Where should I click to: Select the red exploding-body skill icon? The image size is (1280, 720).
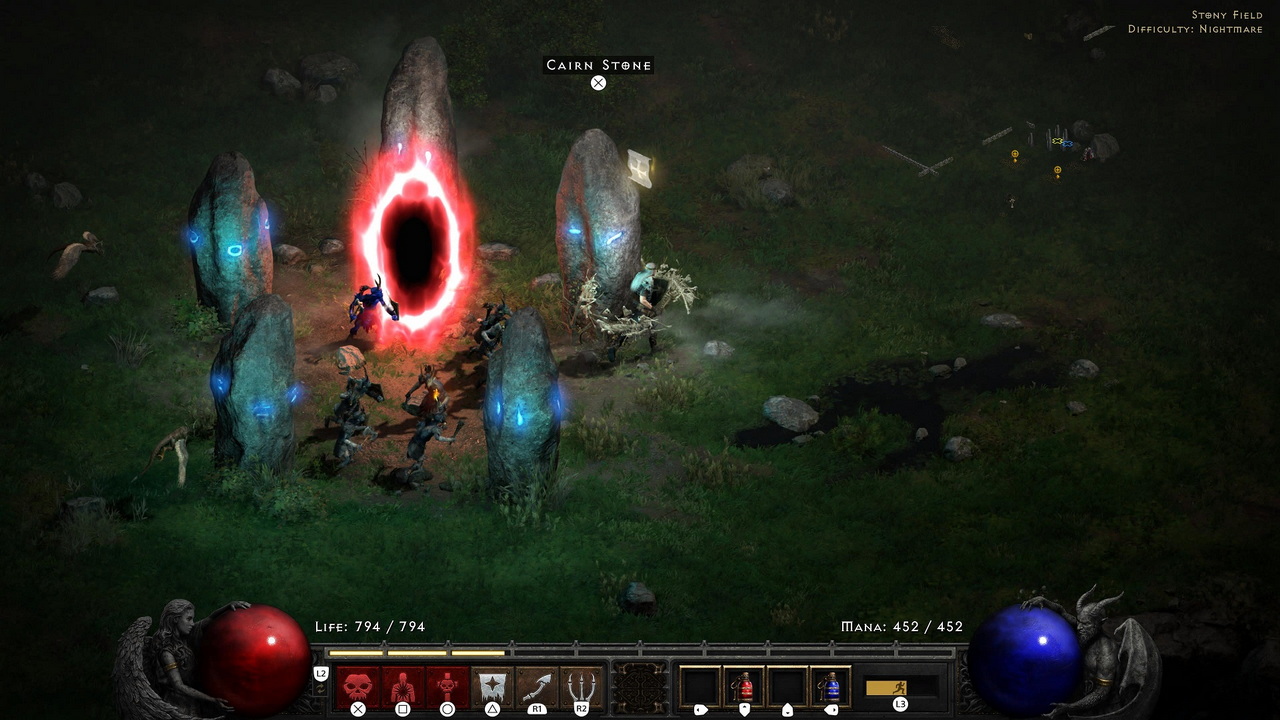tap(403, 687)
